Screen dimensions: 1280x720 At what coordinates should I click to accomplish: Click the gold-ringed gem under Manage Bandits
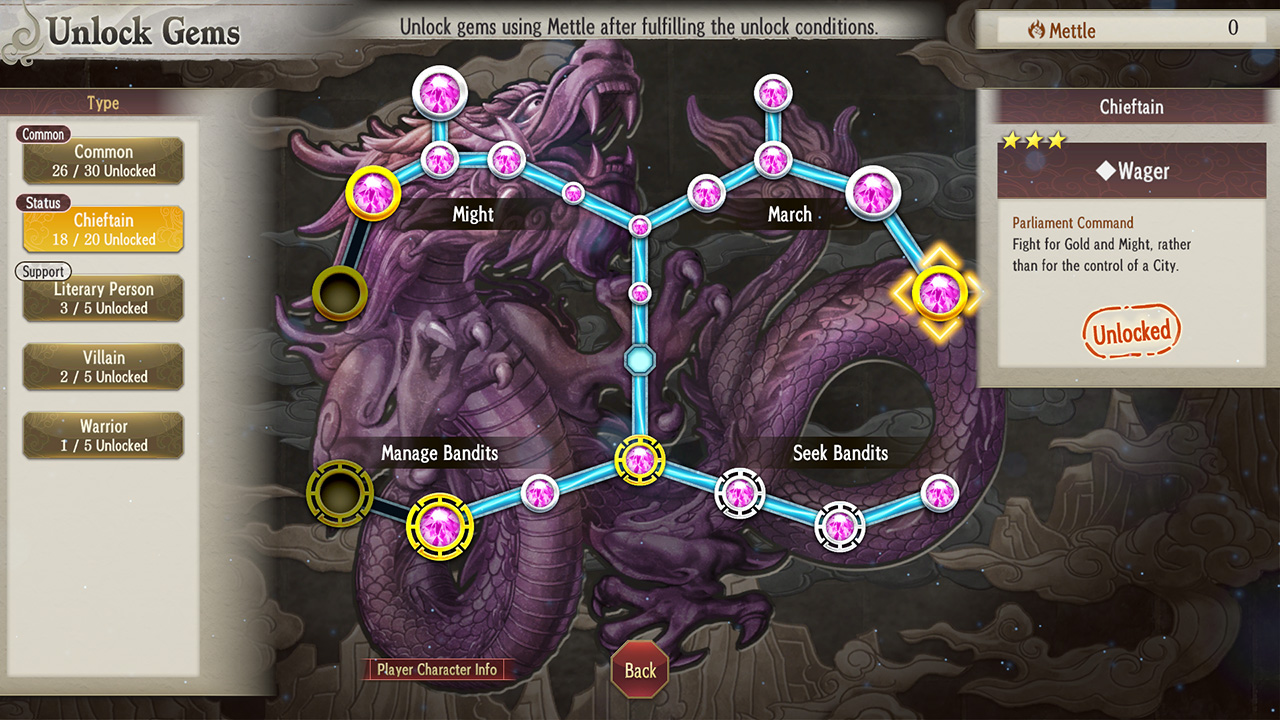click(x=439, y=526)
